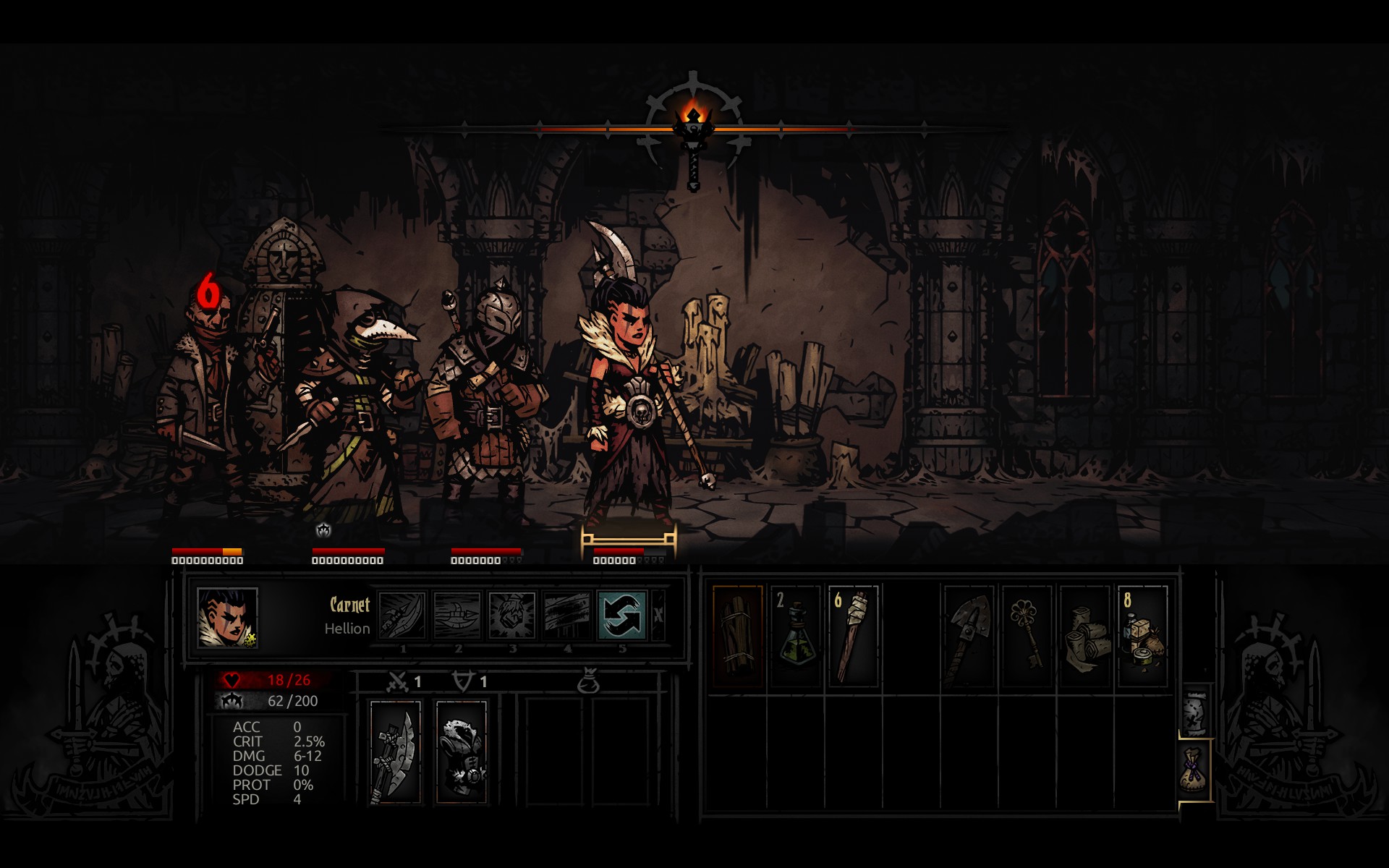
Task: Click the pass-turn X button beside the skills
Action: [658, 616]
